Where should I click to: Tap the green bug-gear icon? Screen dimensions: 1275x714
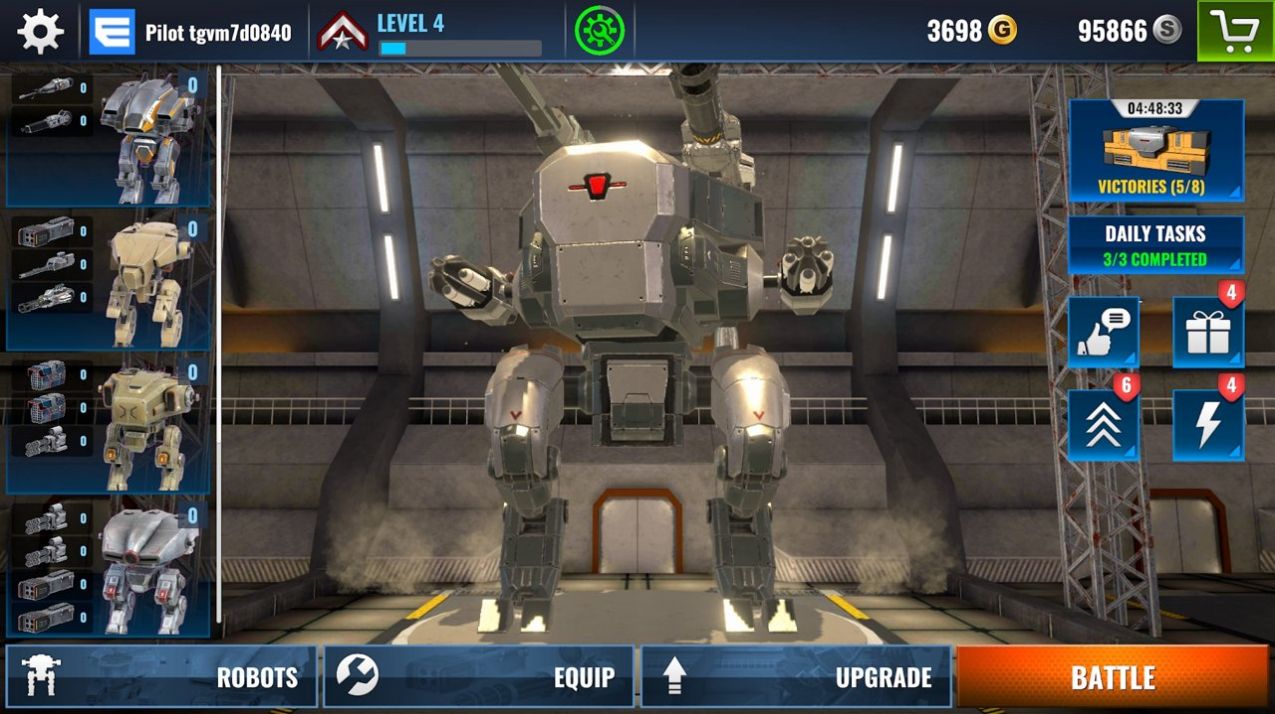[599, 32]
